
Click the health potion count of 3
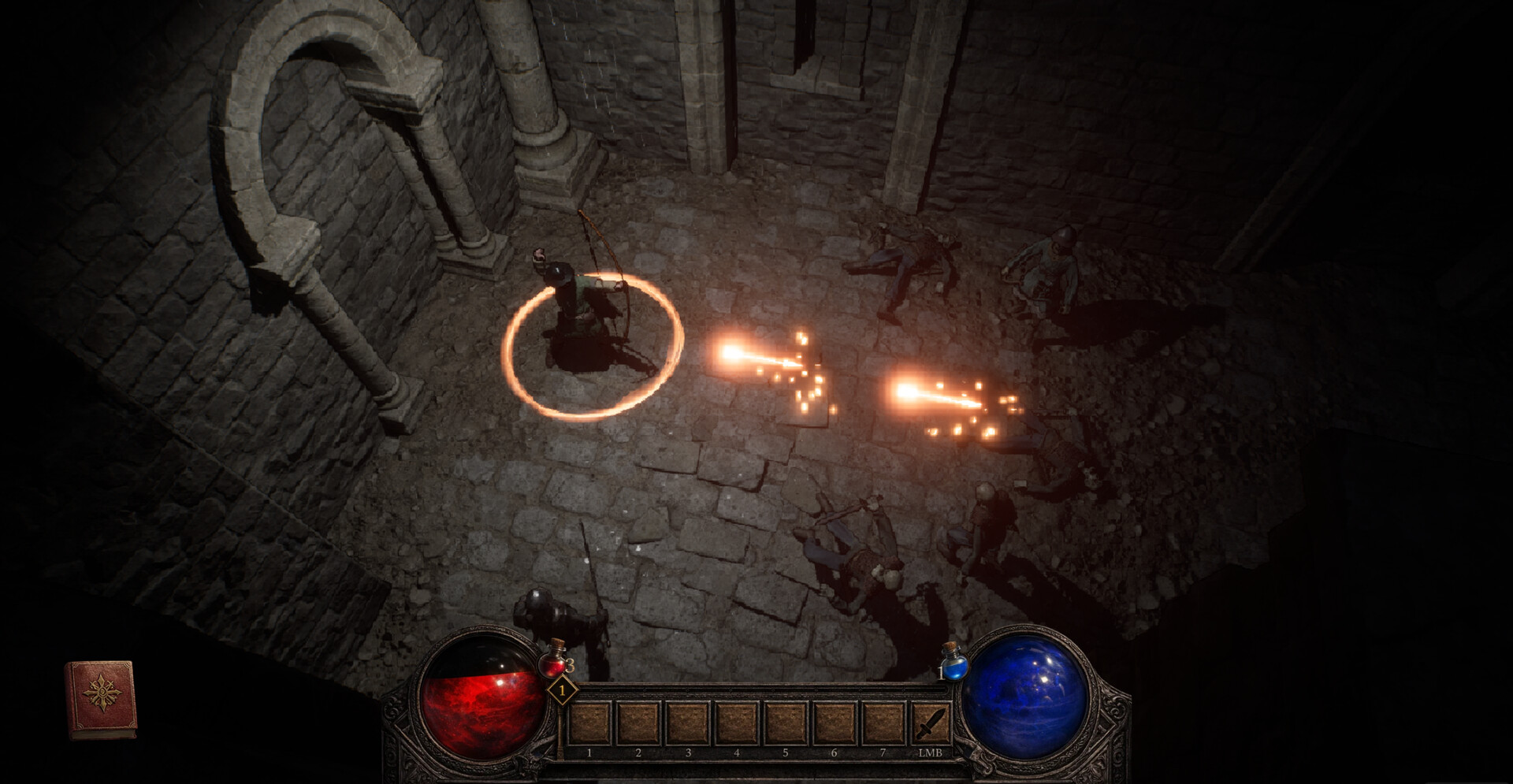[569, 664]
